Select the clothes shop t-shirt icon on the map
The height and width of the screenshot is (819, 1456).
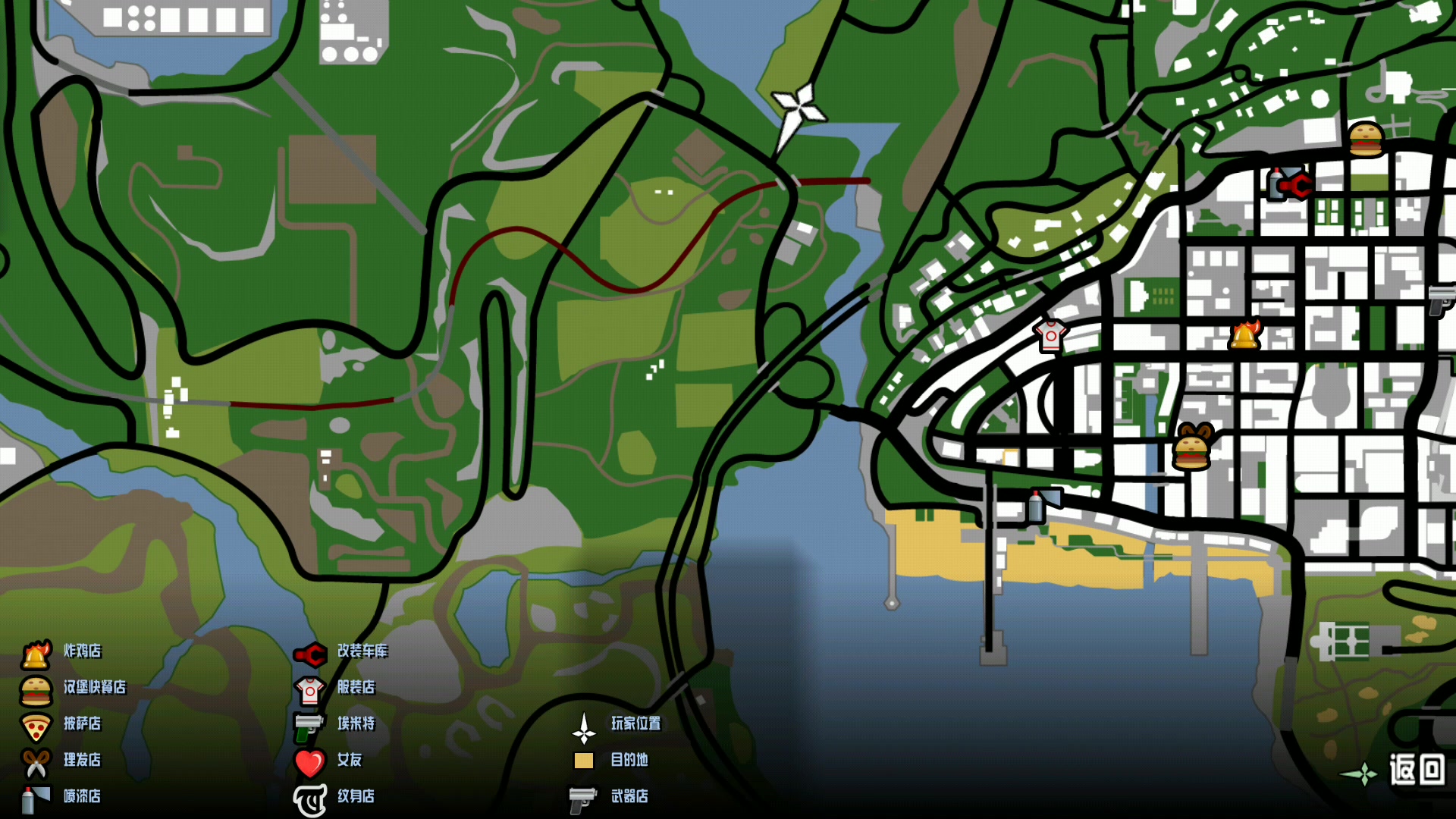[1053, 337]
